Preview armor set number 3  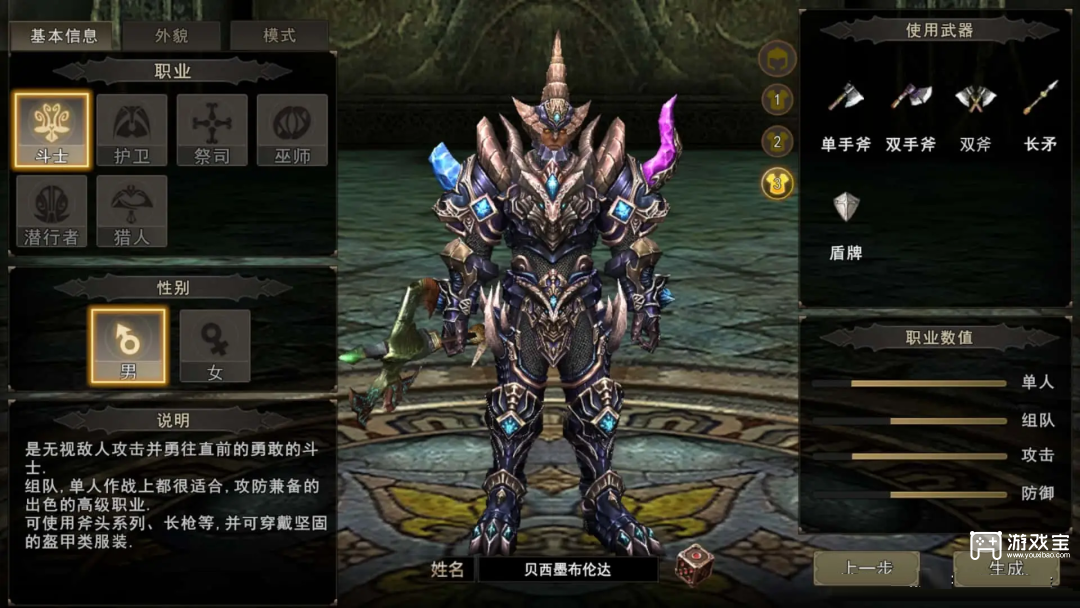(777, 183)
